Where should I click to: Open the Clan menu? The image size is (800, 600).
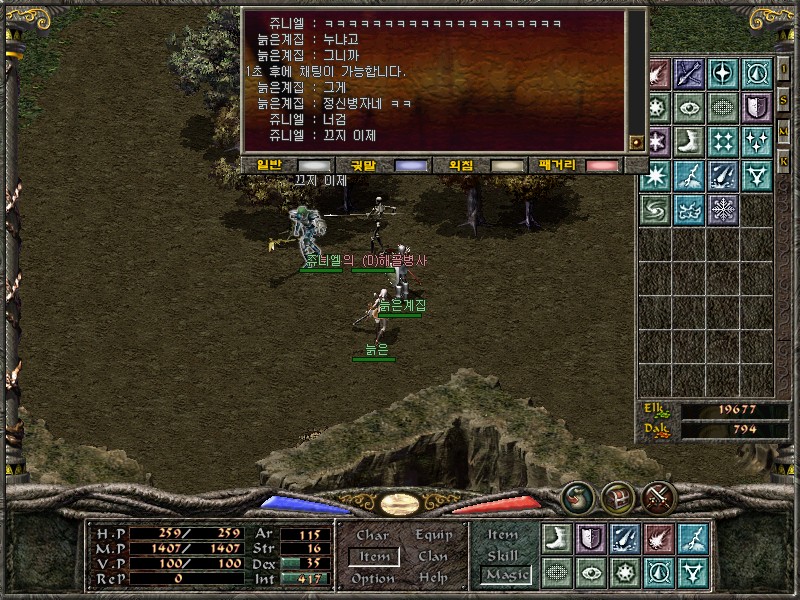pos(433,556)
